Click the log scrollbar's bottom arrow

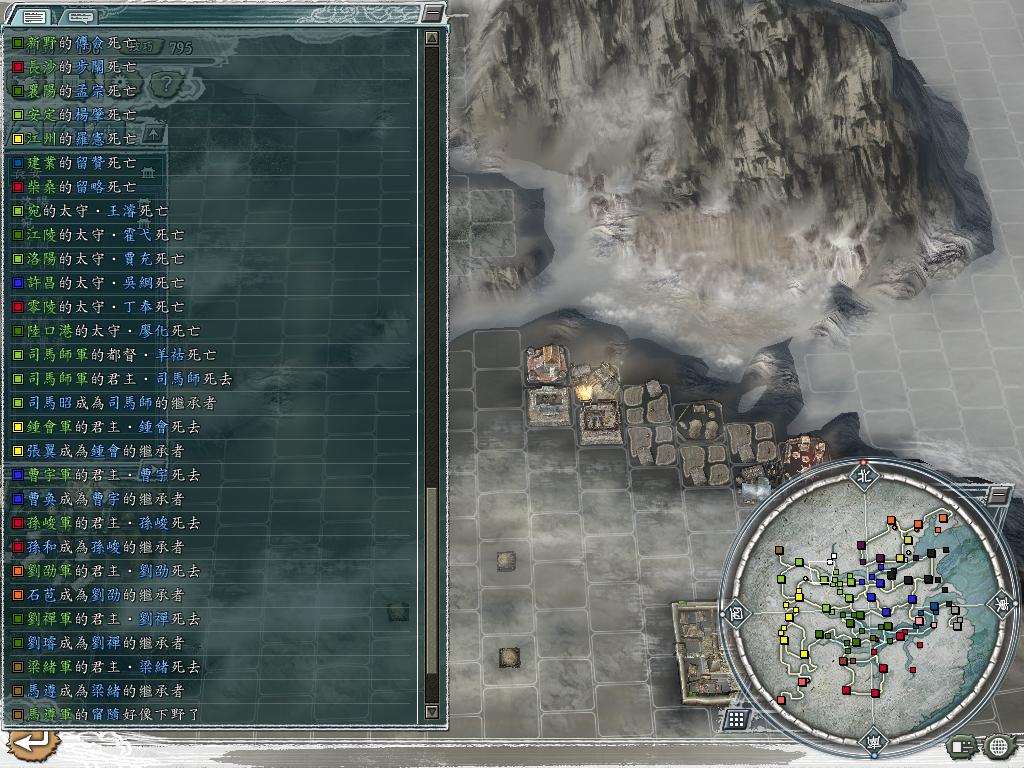[431, 711]
